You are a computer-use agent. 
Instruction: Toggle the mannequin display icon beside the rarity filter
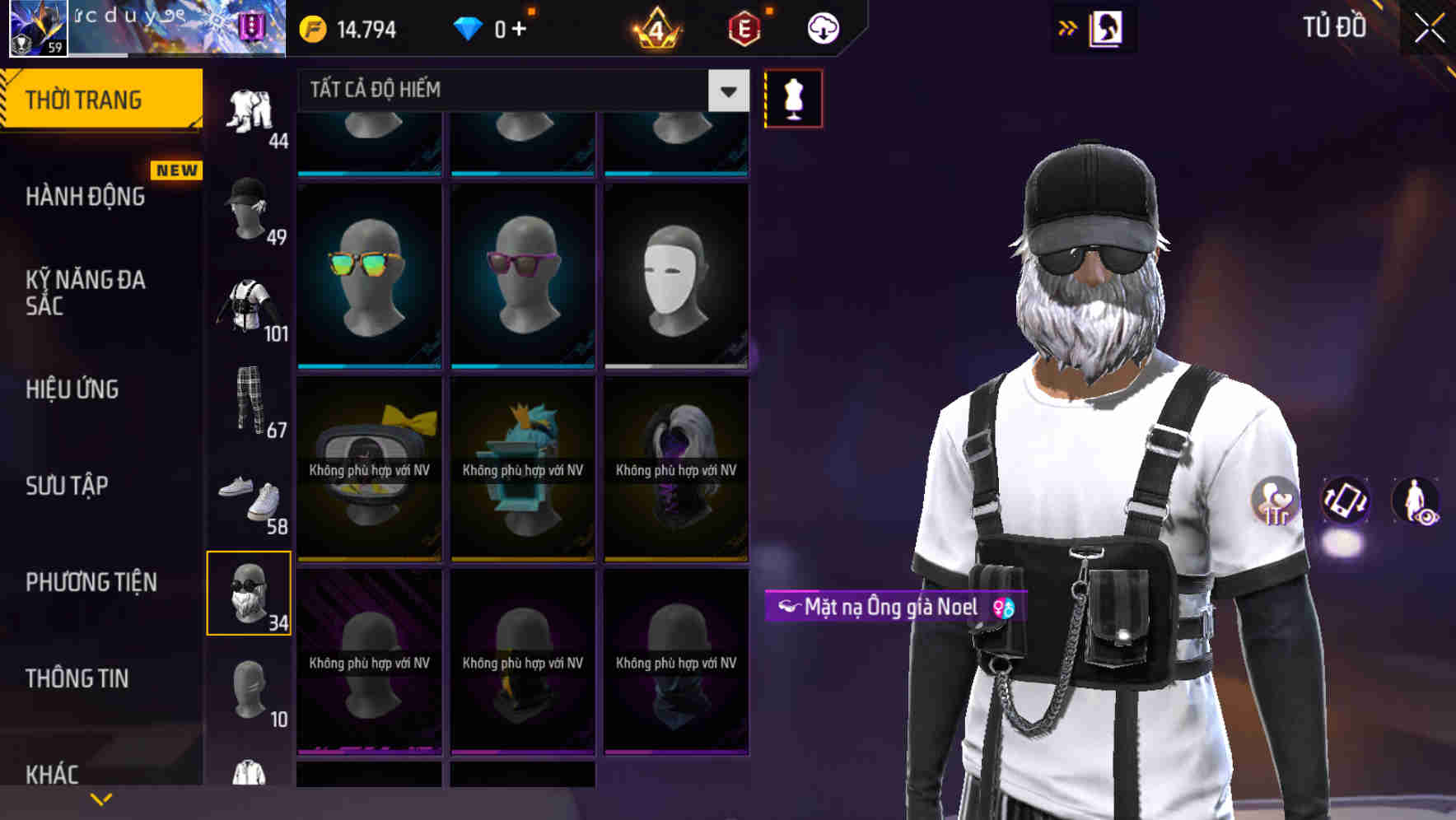point(793,97)
